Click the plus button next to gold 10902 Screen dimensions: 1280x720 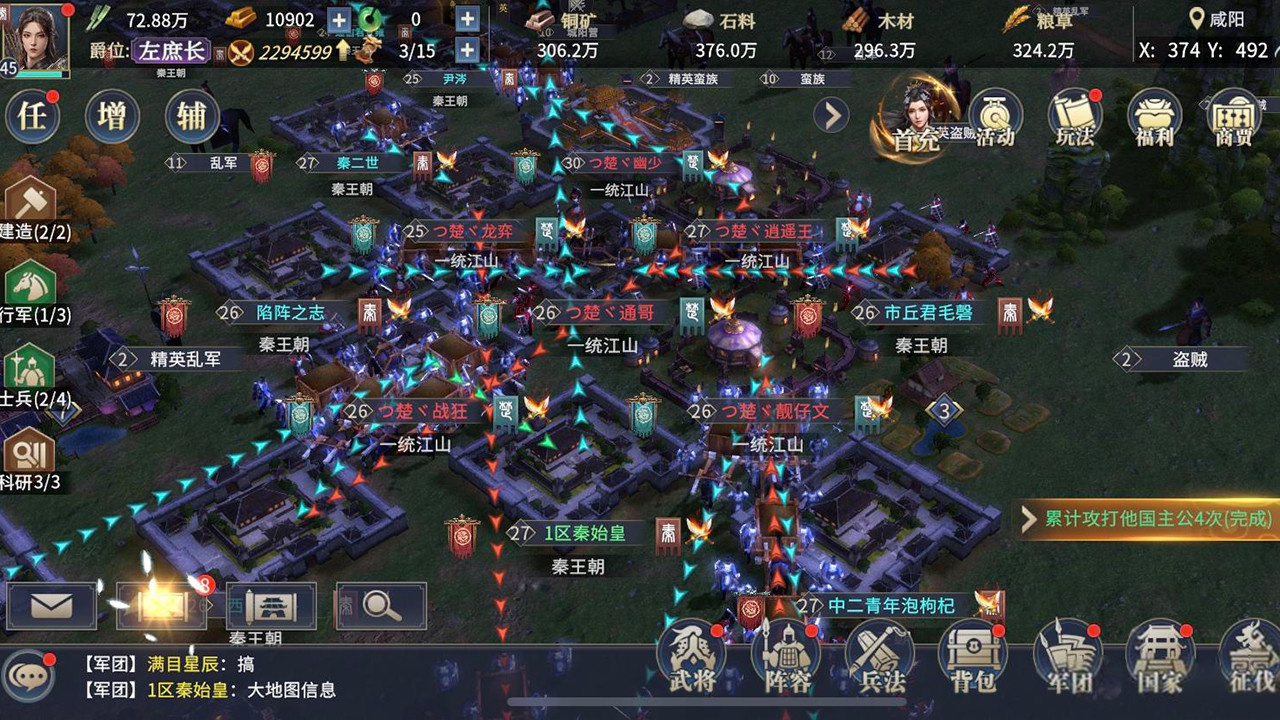[338, 18]
